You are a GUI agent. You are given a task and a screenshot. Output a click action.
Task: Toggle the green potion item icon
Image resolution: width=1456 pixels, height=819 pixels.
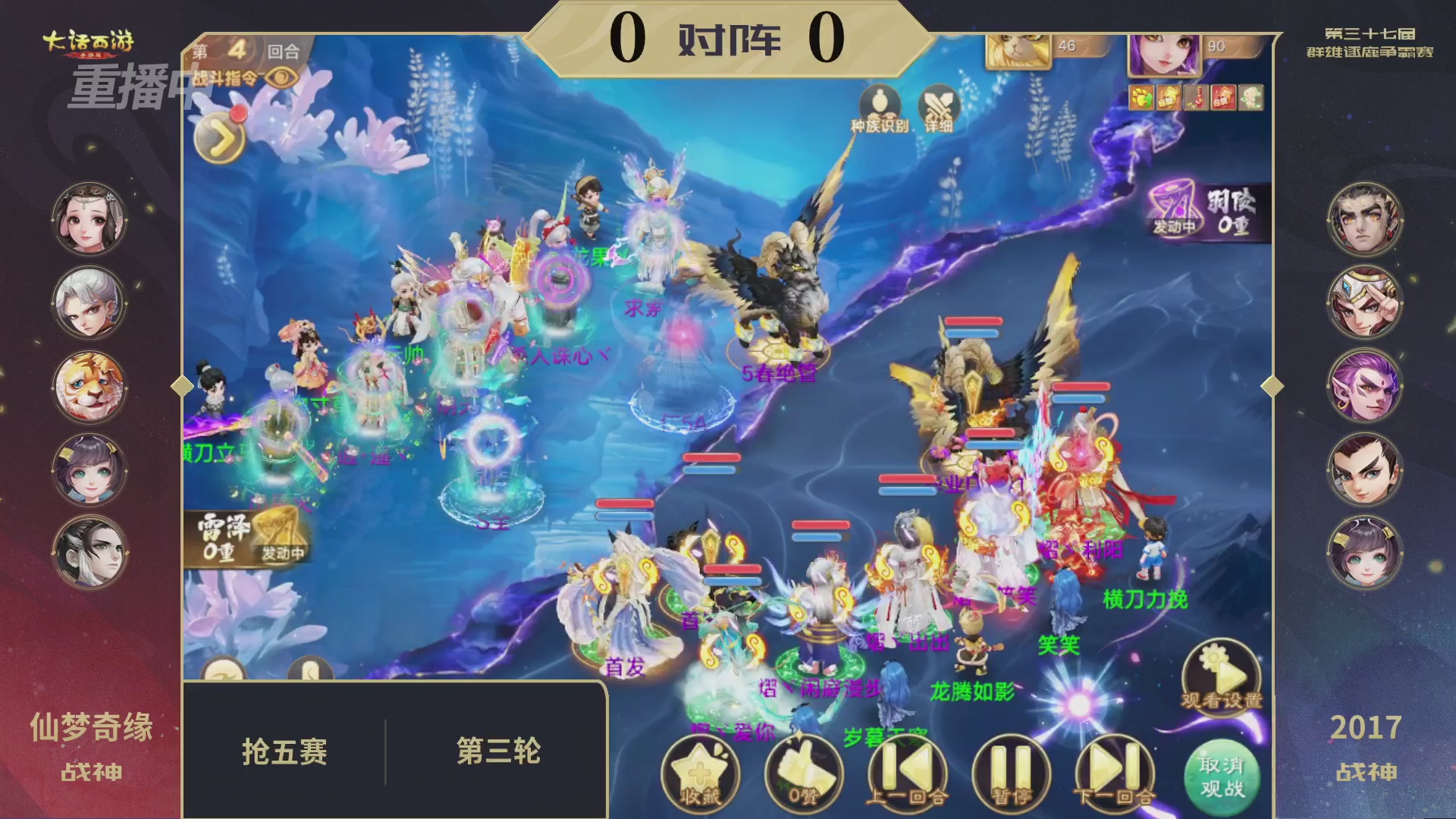pyautogui.click(x=1251, y=97)
